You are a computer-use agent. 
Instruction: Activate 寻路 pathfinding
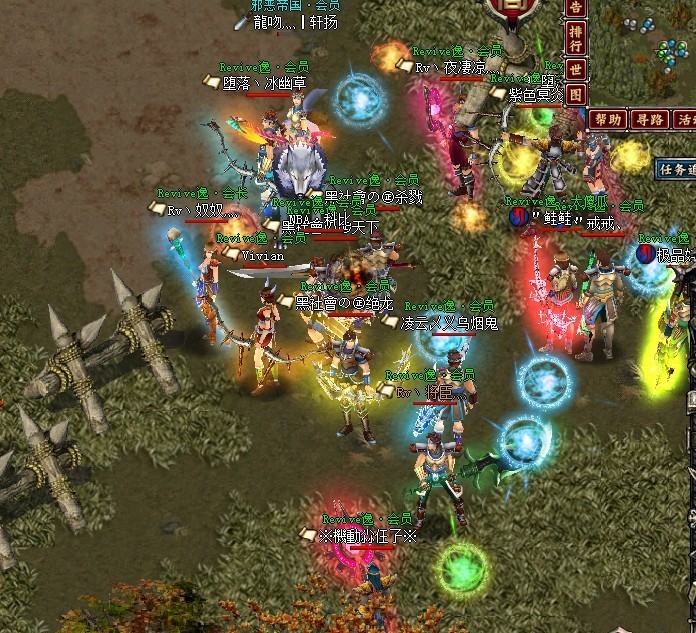click(x=650, y=119)
